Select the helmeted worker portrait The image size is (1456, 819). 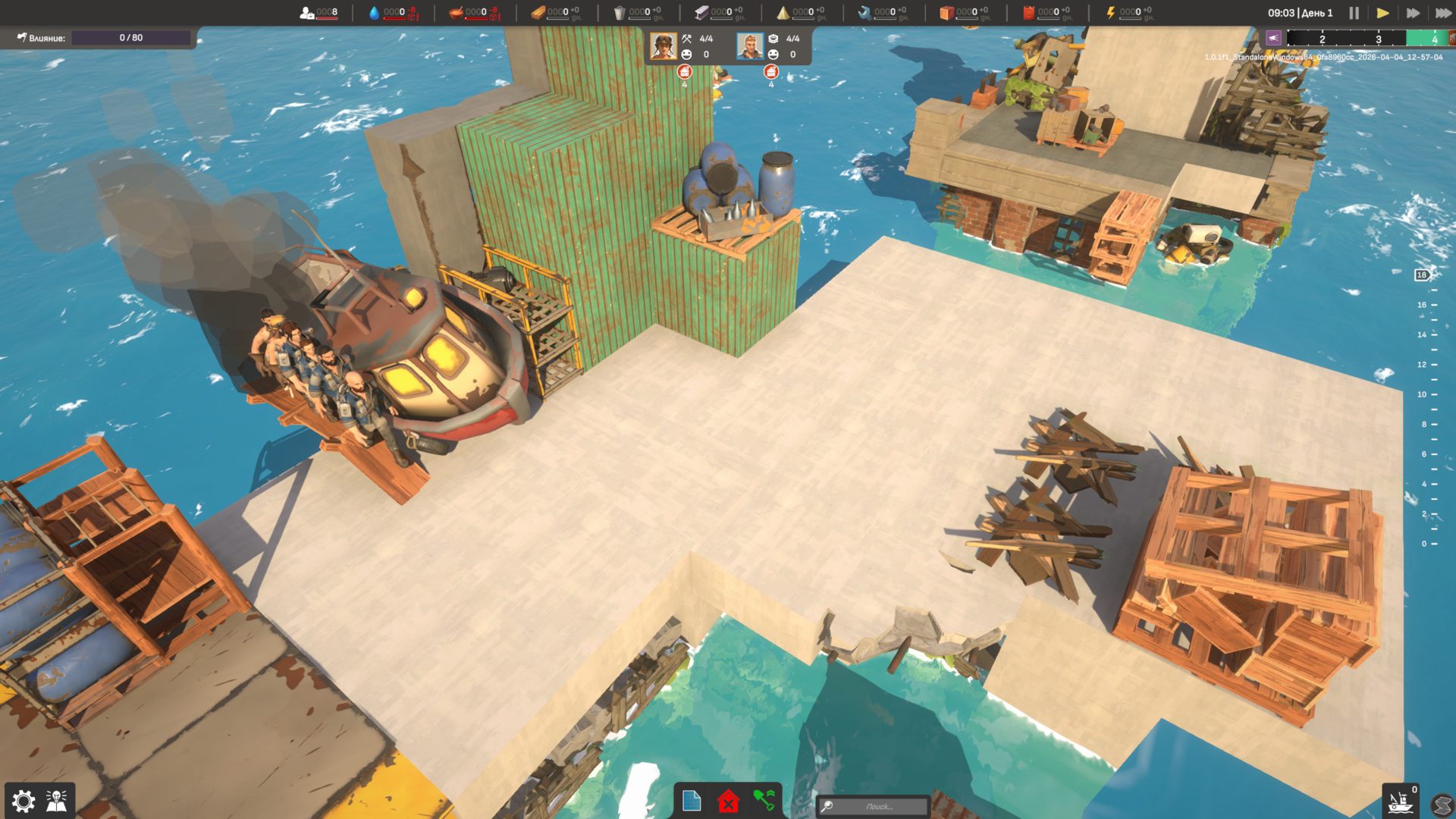click(x=664, y=46)
